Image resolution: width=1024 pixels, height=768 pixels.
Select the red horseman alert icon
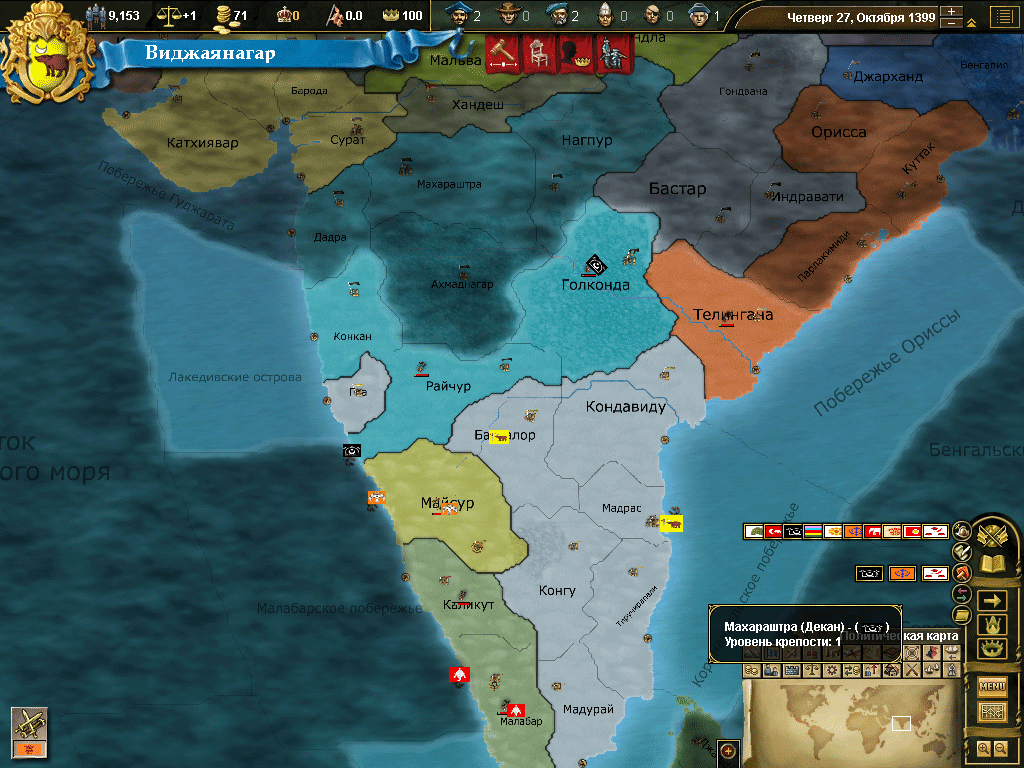pos(609,53)
